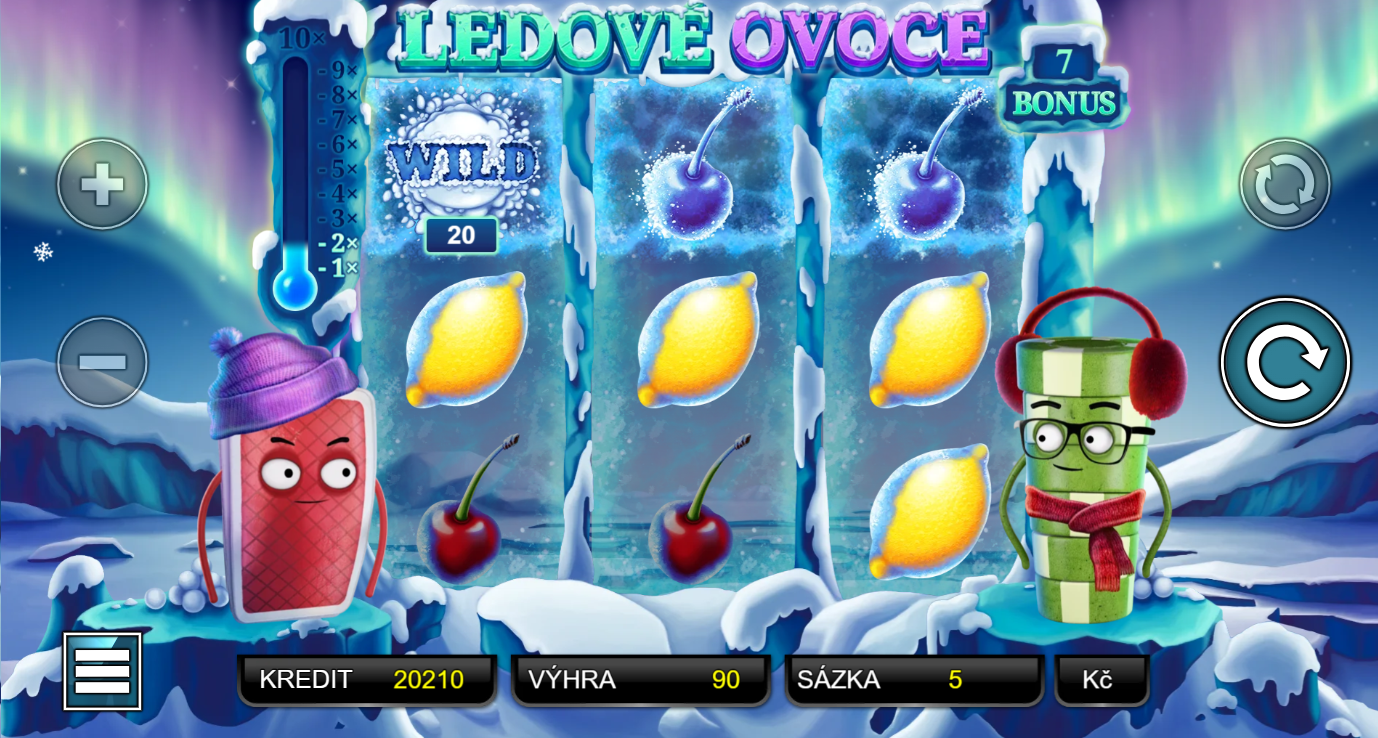Increase the bet with the plus button
The width and height of the screenshot is (1378, 738).
pos(102,184)
